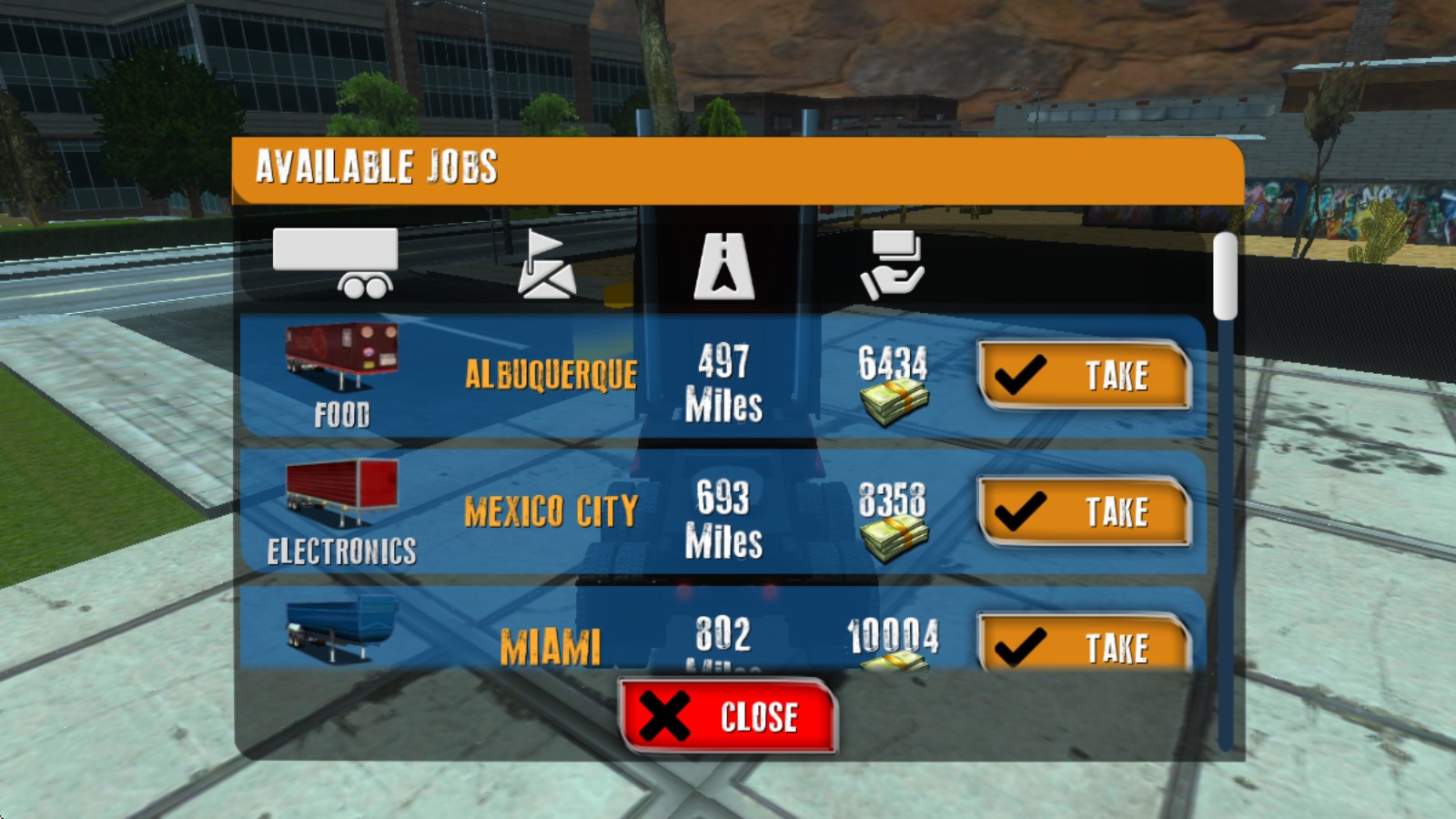Accept the Mexico City electronics job
Image resolution: width=1456 pixels, height=819 pixels.
coord(1084,511)
